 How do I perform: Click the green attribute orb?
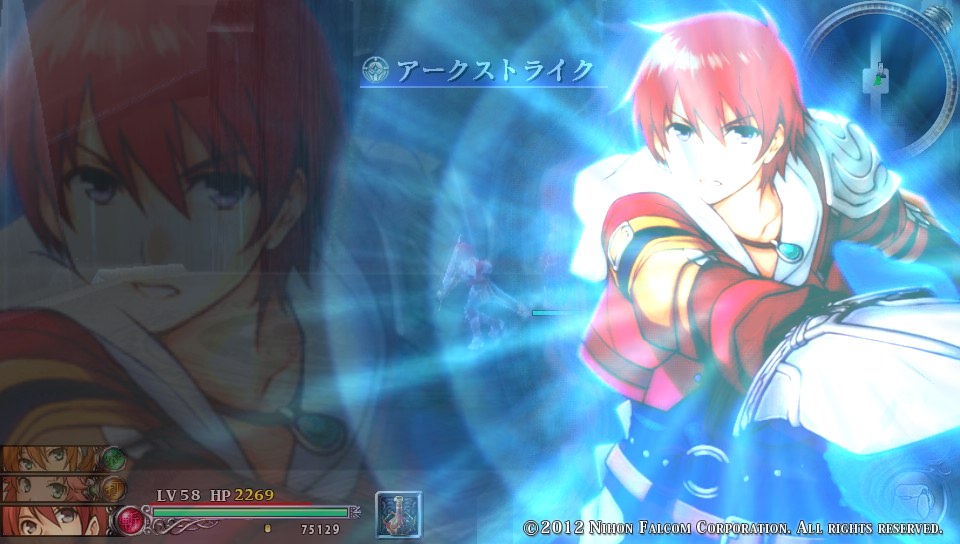(112, 459)
